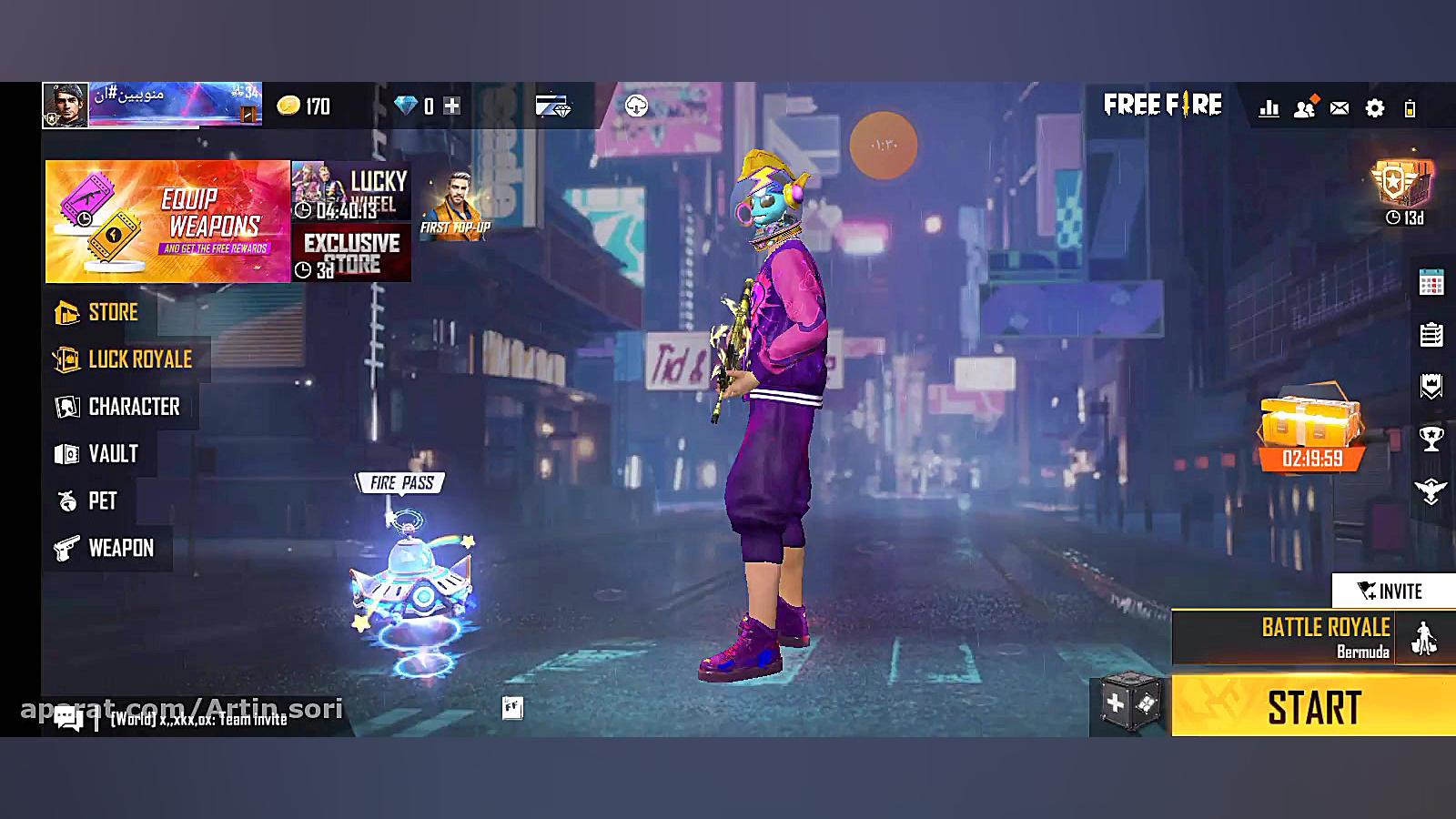The image size is (1456, 819).
Task: Open the Equip Weapons event banner
Action: coord(167,221)
